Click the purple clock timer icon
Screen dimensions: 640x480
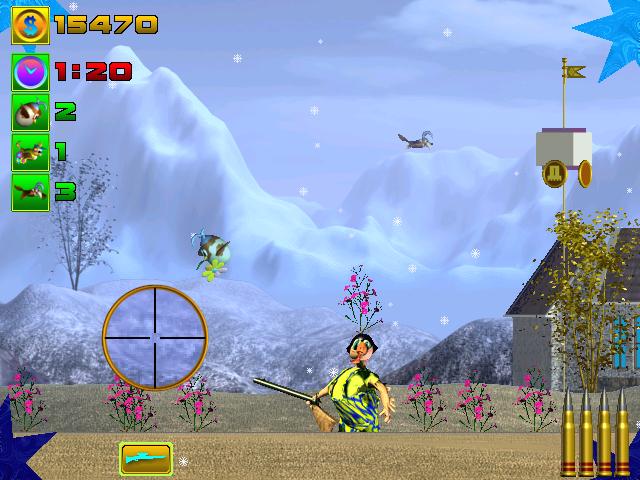coord(30,72)
